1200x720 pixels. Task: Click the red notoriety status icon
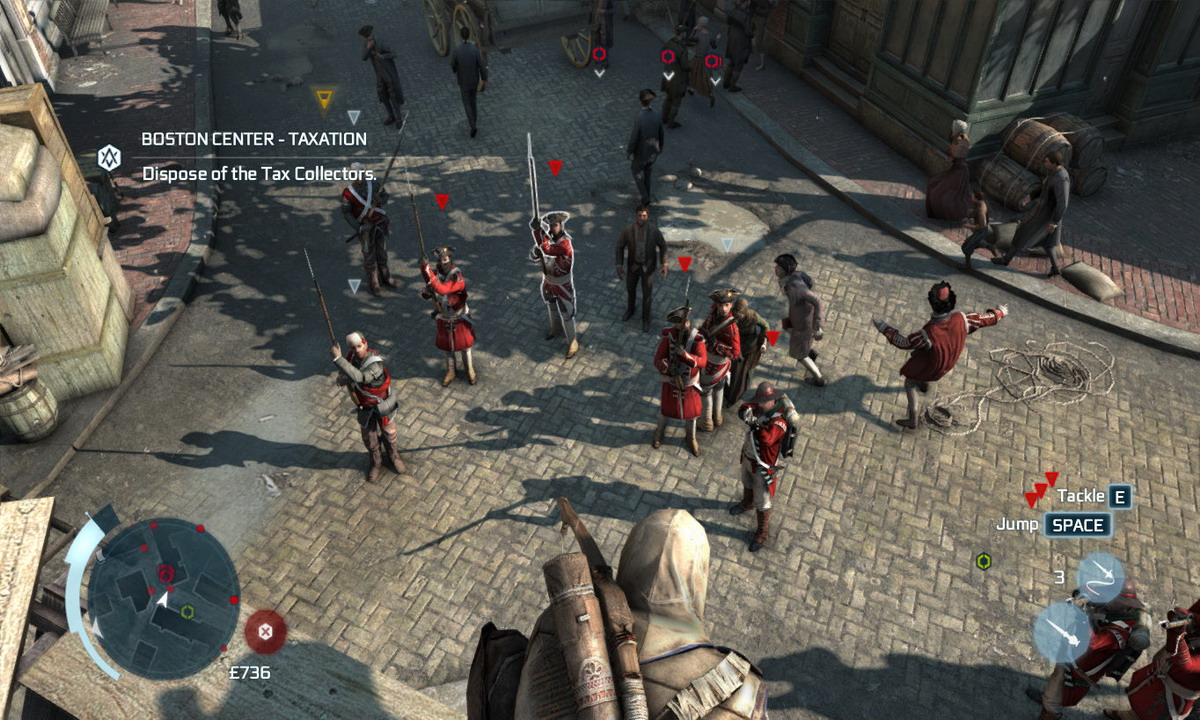265,631
